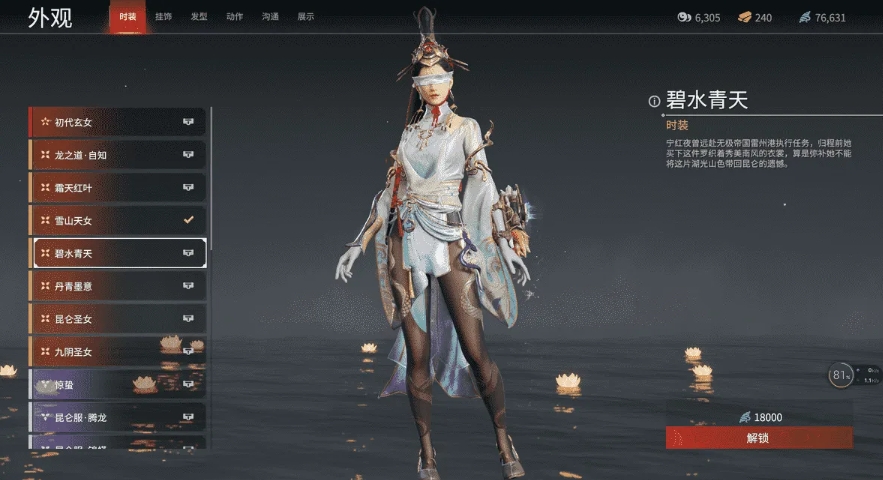Screen dimensions: 883x480
Task: Select the 惊蛰 outfit row
Action: coord(118,384)
